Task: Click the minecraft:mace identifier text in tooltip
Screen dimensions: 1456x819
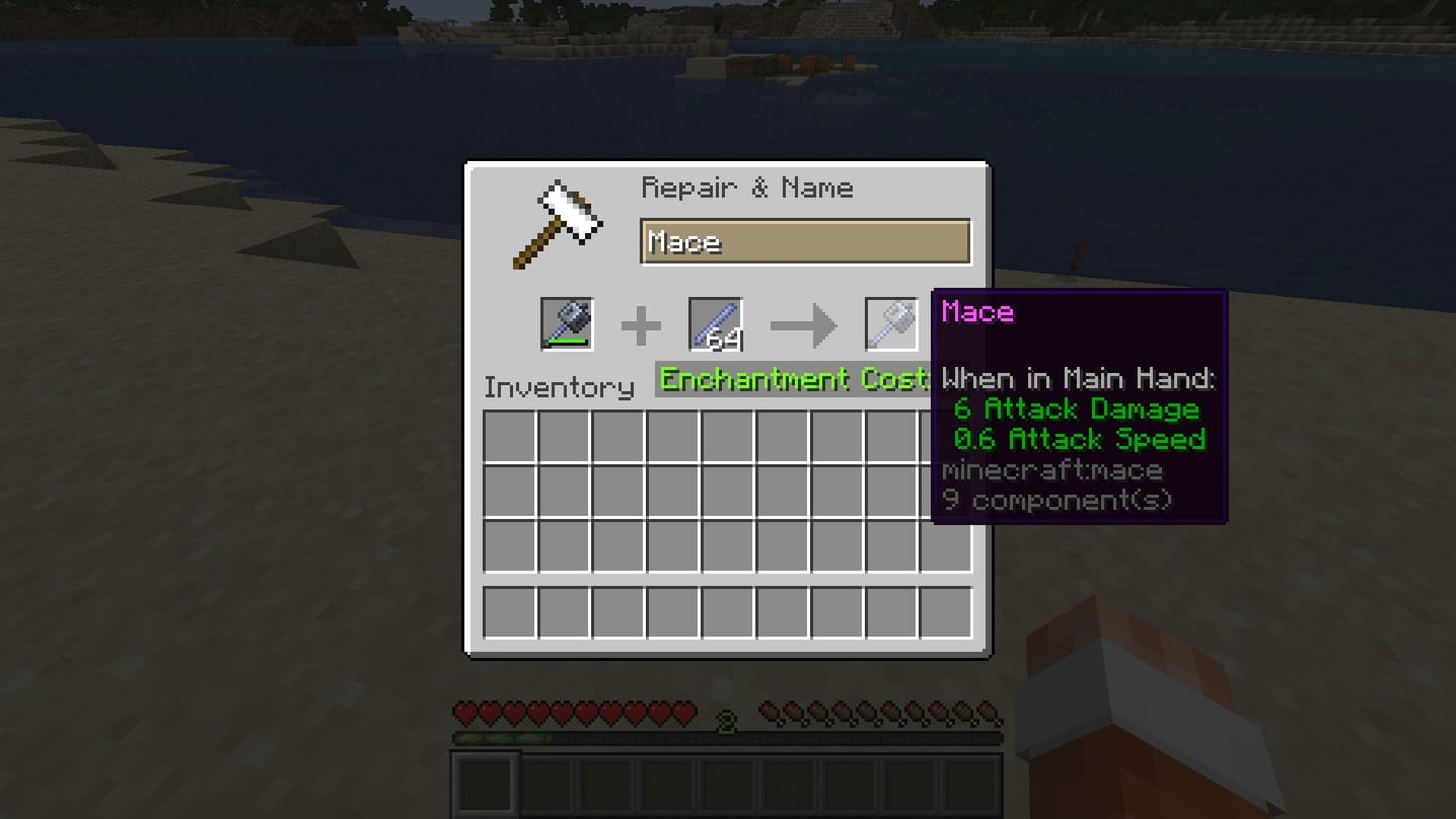Action: (1051, 470)
